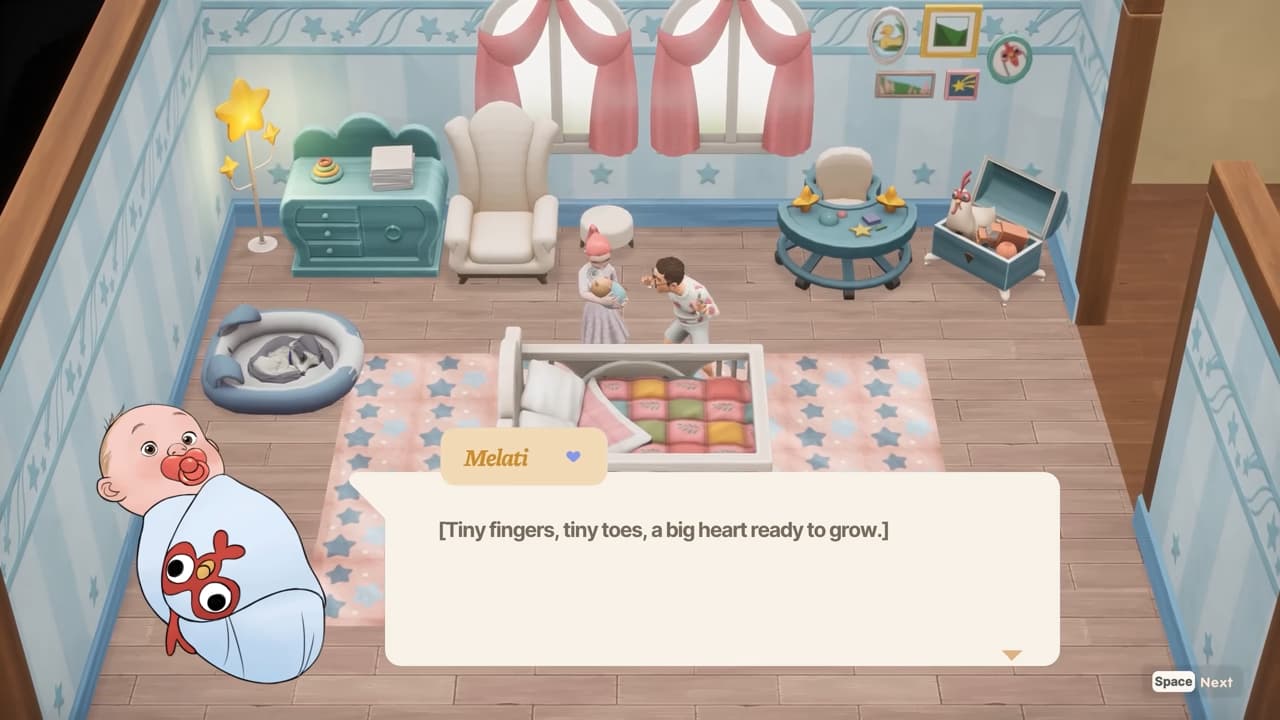This screenshot has height=720, width=1280.
Task: Click the Next label near Space prompt
Action: 1216,682
